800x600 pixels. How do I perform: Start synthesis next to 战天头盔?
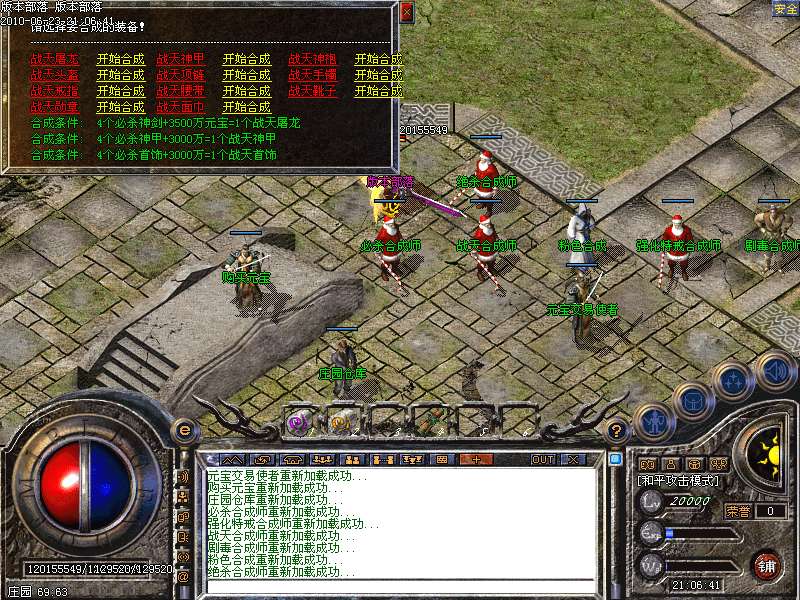120,75
